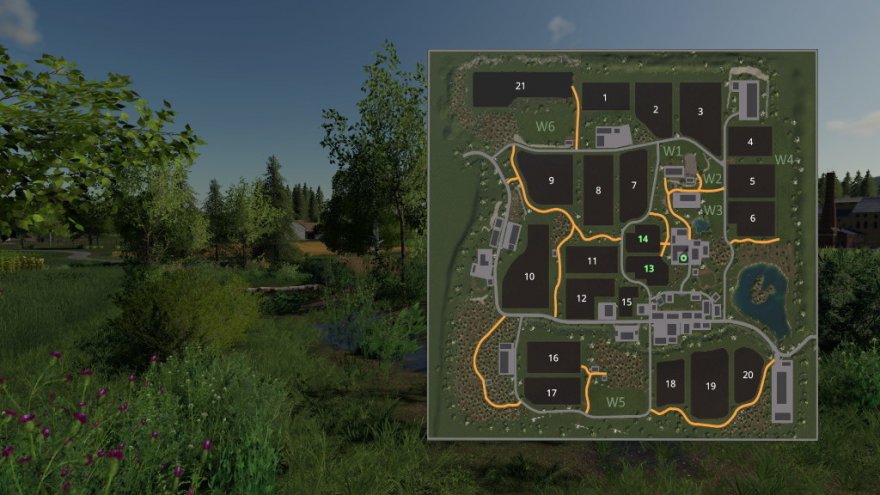Select the highlighted field 13
Image resolution: width=880 pixels, height=495 pixels.
pyautogui.click(x=649, y=268)
